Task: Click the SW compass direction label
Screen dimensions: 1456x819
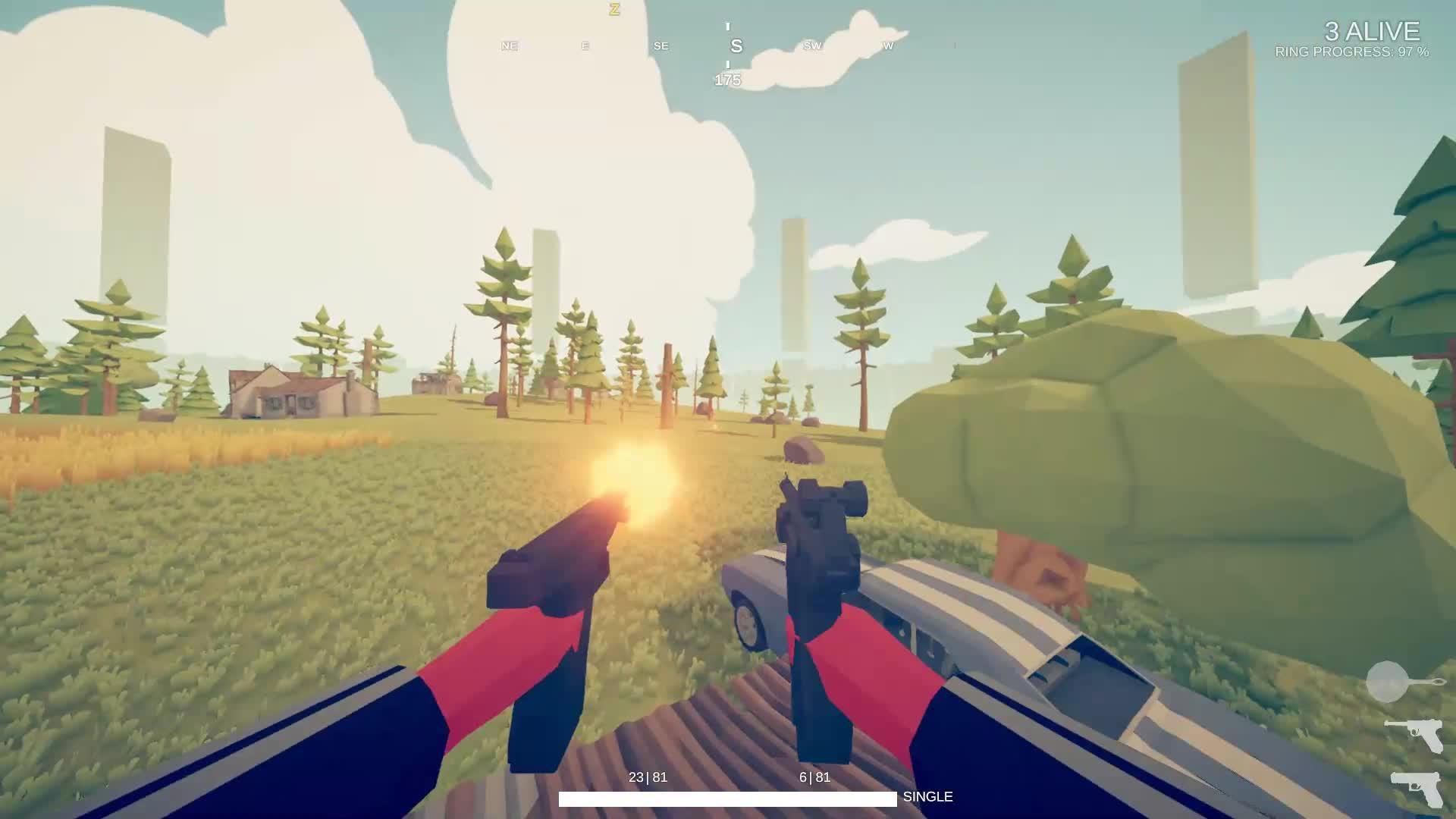Action: [811, 46]
